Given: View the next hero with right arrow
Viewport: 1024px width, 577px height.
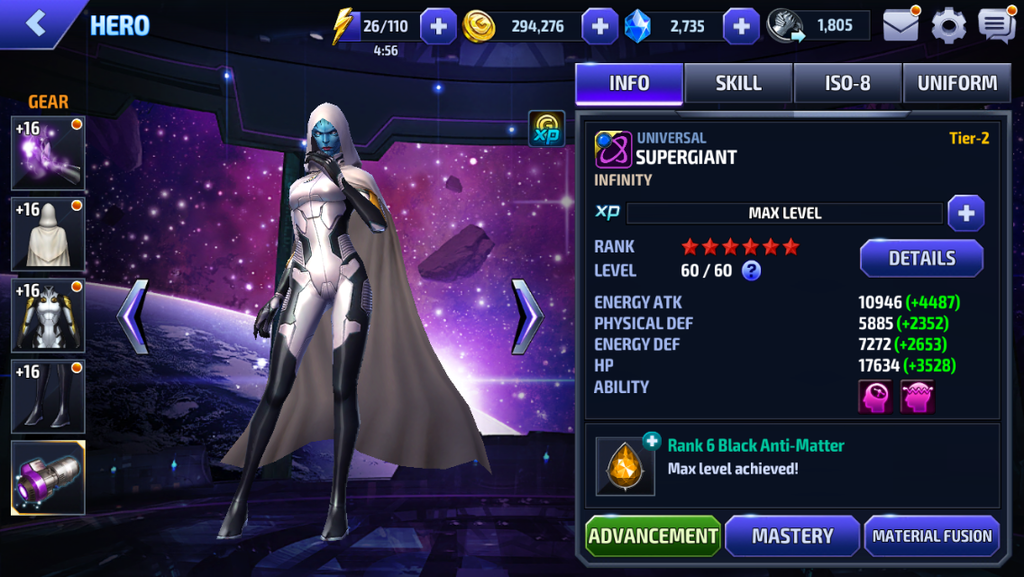Looking at the screenshot, I should point(527,316).
